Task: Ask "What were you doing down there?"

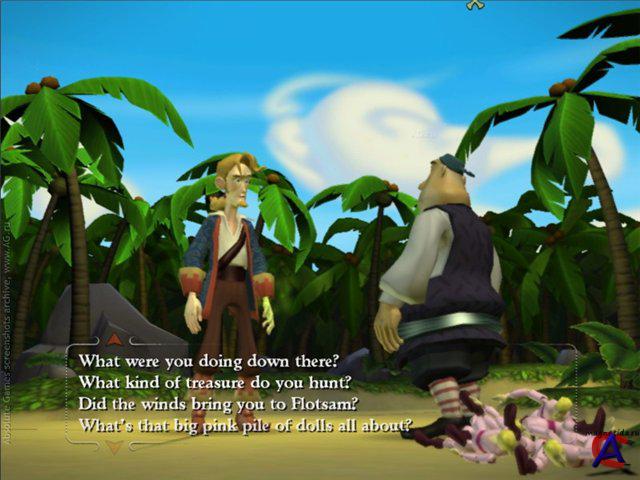Action: [x=209, y=360]
